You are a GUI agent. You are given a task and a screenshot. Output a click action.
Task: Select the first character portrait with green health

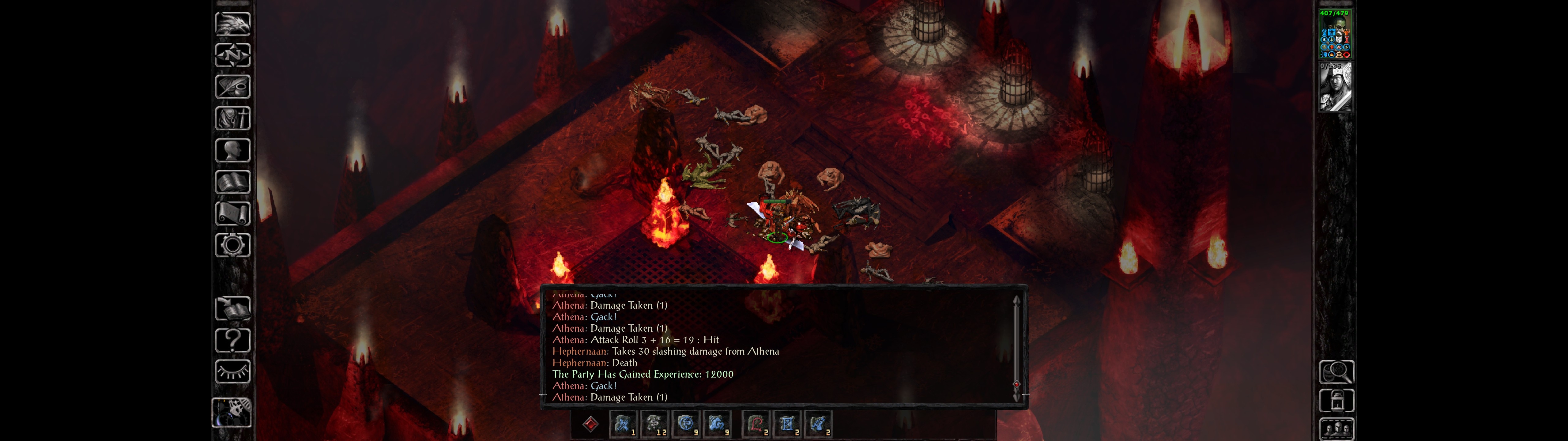point(1335,34)
